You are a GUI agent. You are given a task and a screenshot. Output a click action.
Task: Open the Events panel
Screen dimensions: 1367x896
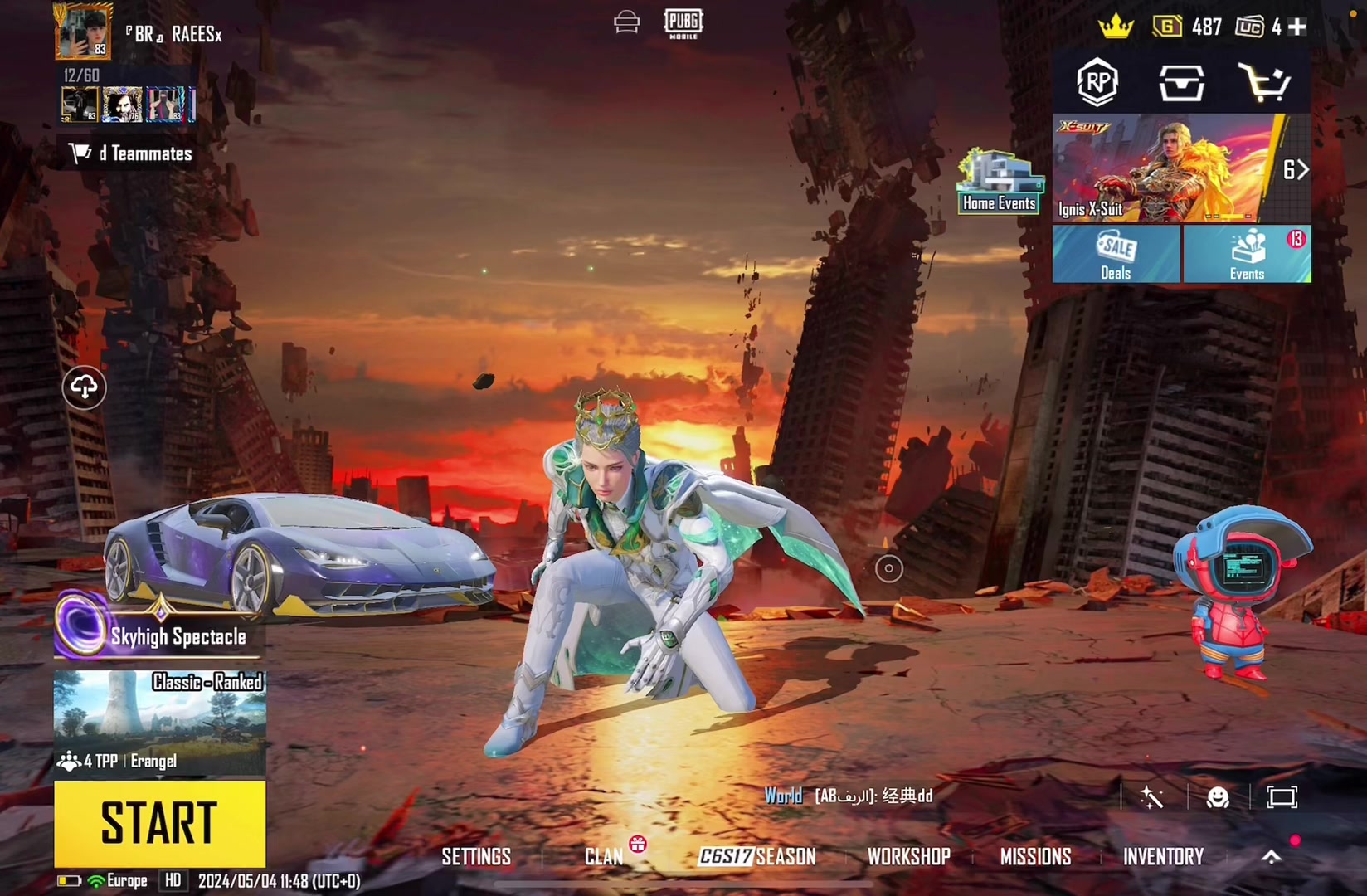[x=1247, y=254]
